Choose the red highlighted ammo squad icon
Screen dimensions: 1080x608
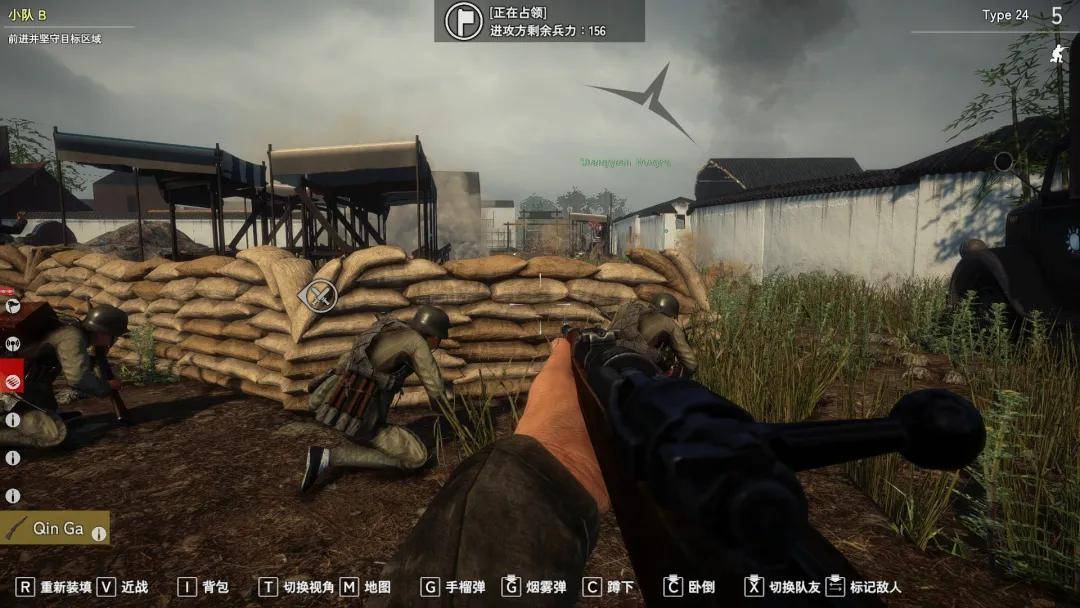coord(13,381)
